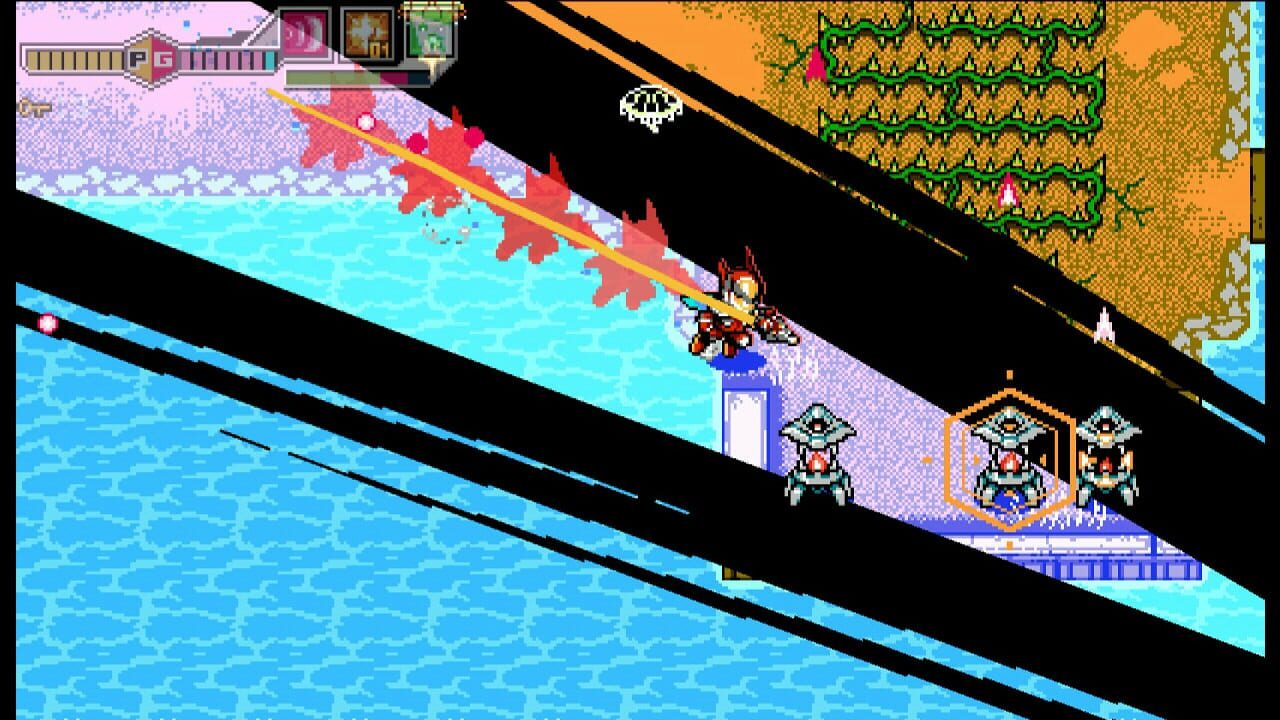
Task: Click the white drone hovering at the top
Action: [649, 101]
